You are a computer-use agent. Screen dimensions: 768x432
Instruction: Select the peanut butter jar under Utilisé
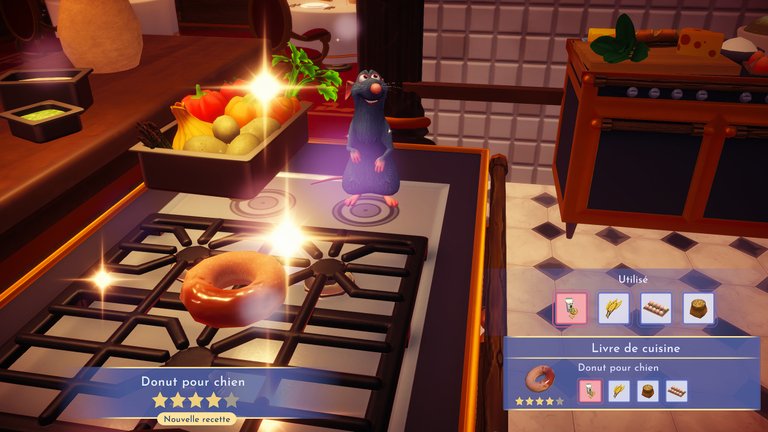(570, 308)
